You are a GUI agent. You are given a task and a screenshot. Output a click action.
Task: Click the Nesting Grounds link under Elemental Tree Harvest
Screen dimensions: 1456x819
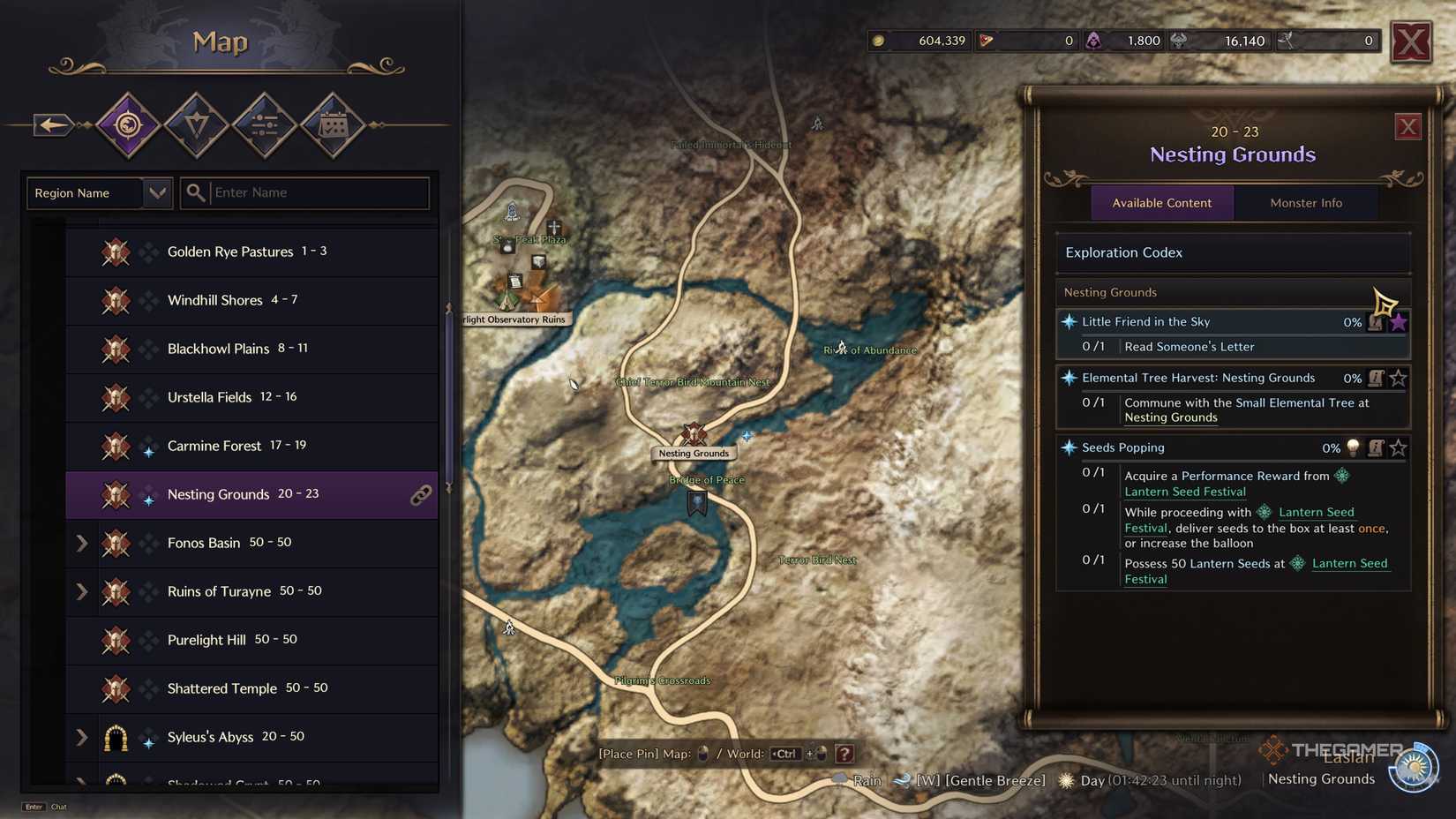(x=1171, y=417)
